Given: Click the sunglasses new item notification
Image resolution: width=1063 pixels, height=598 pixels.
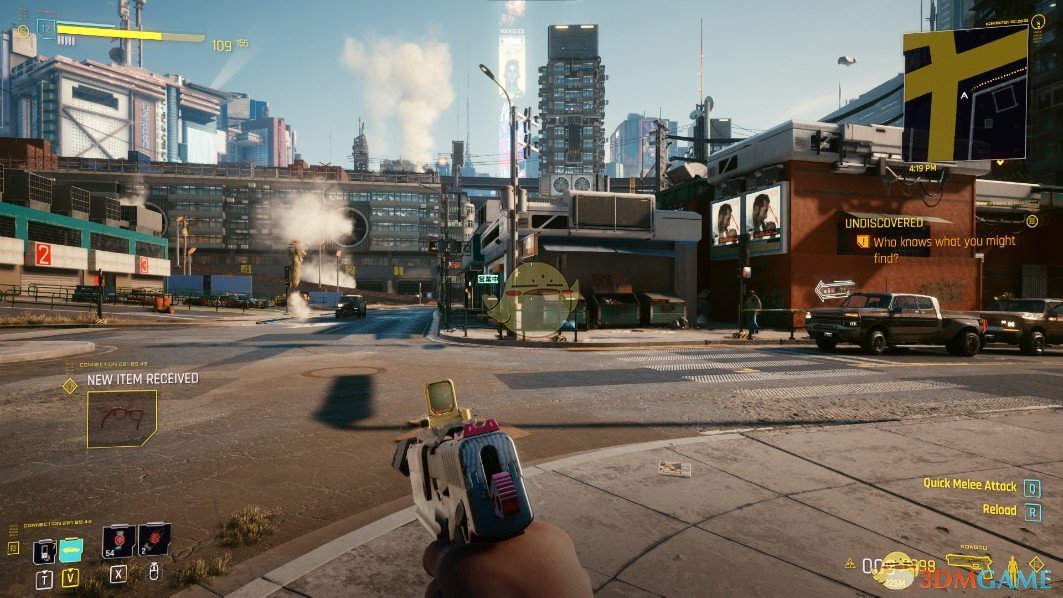Looking at the screenshot, I should point(121,418).
